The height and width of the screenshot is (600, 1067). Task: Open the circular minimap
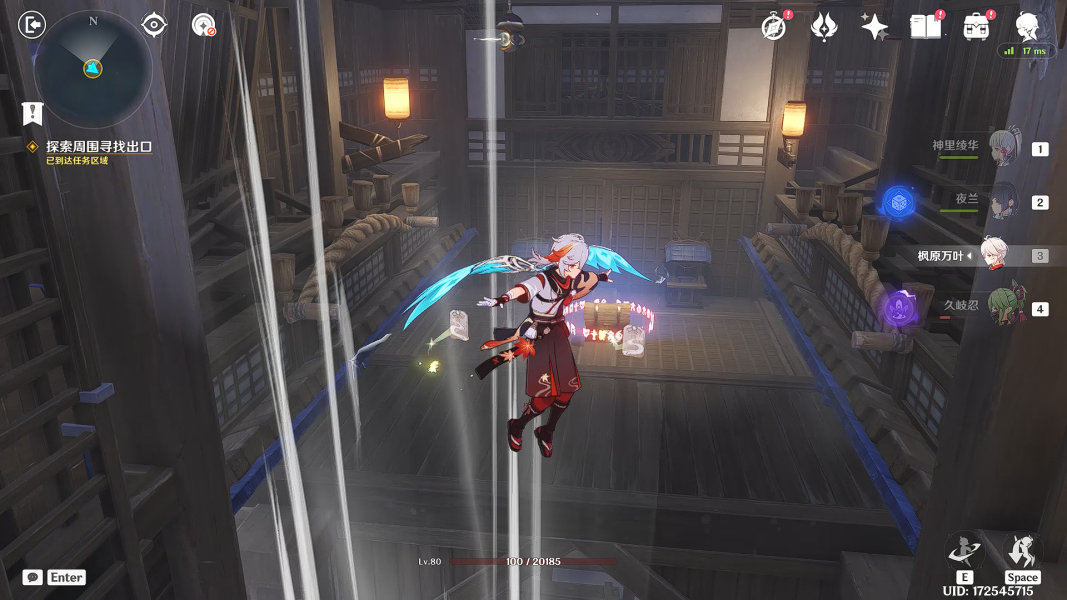click(x=92, y=68)
